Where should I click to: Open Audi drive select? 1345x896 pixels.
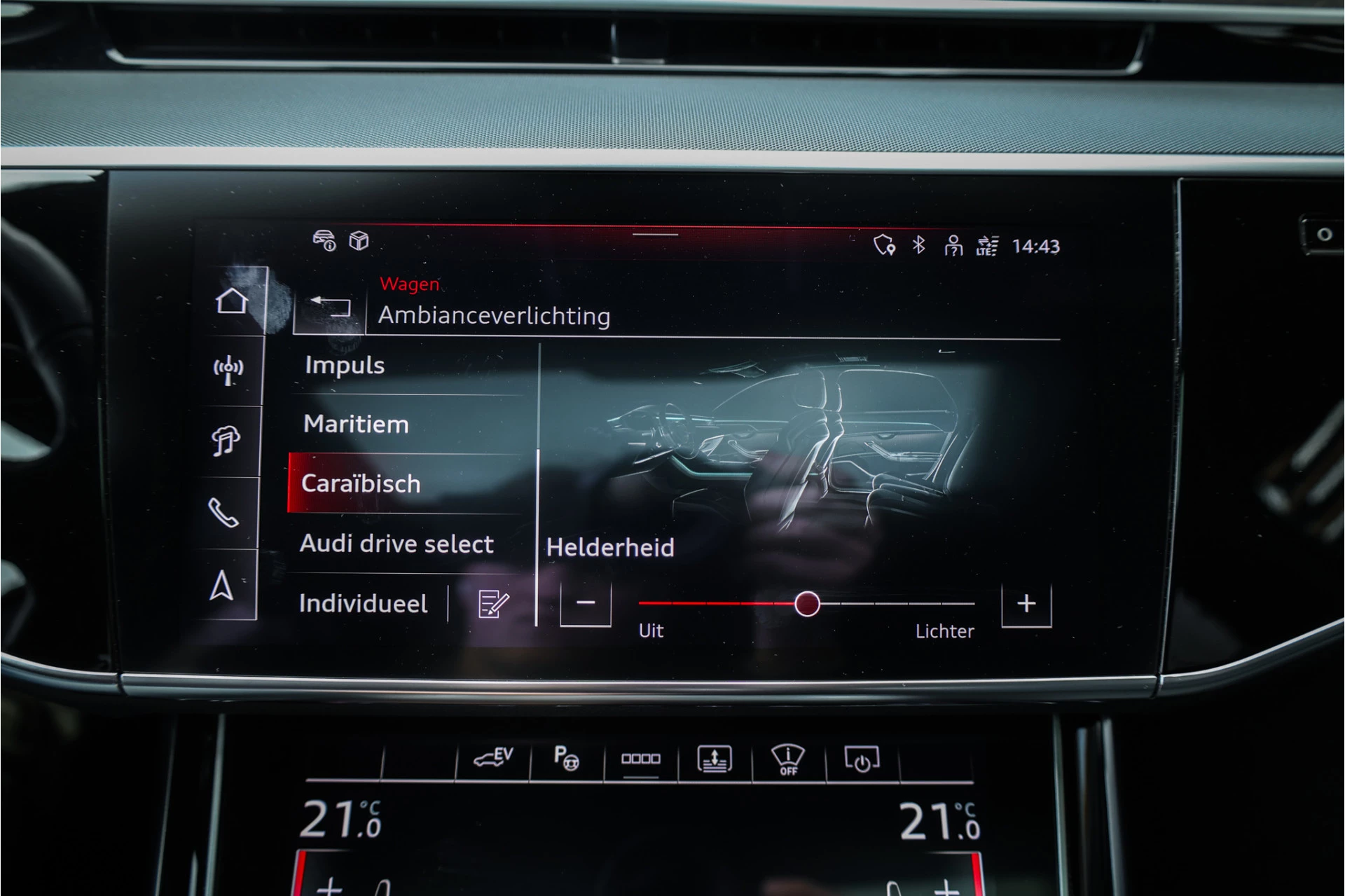tap(397, 544)
